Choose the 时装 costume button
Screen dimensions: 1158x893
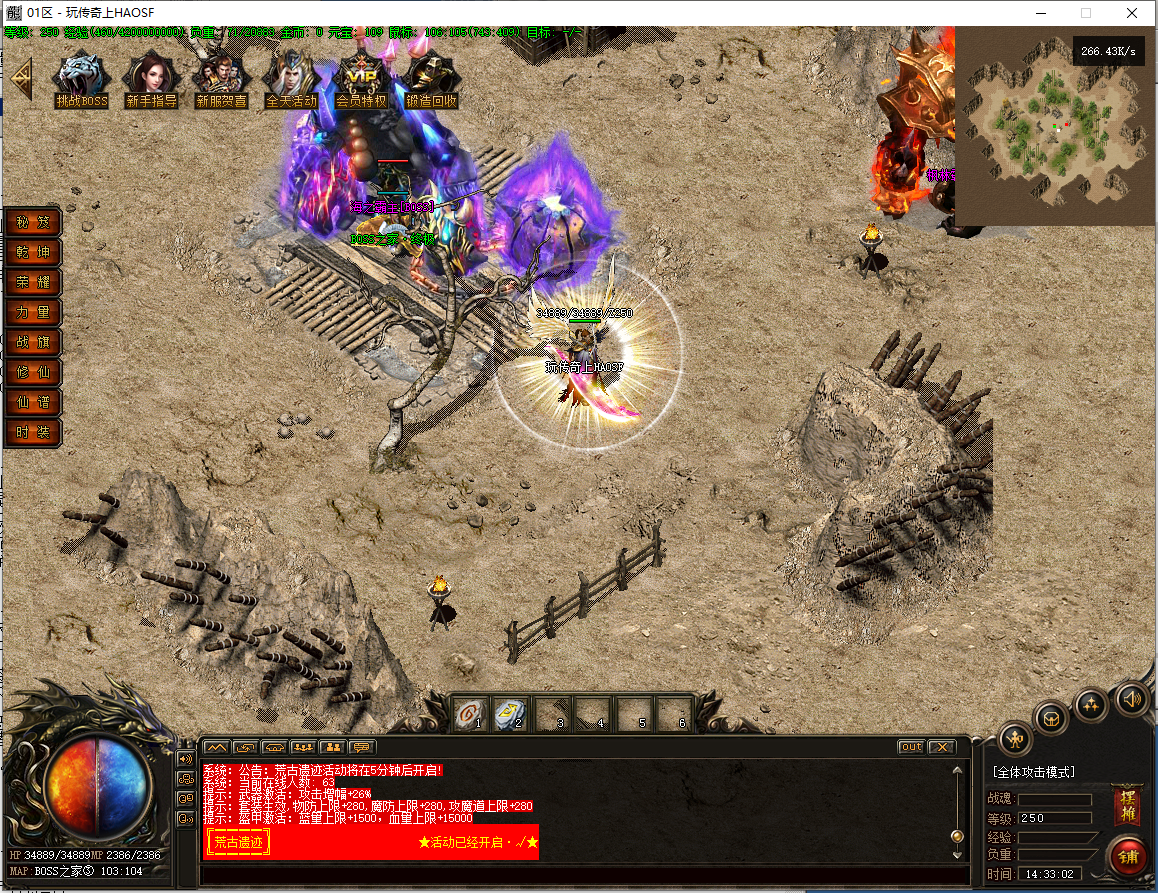tap(33, 432)
